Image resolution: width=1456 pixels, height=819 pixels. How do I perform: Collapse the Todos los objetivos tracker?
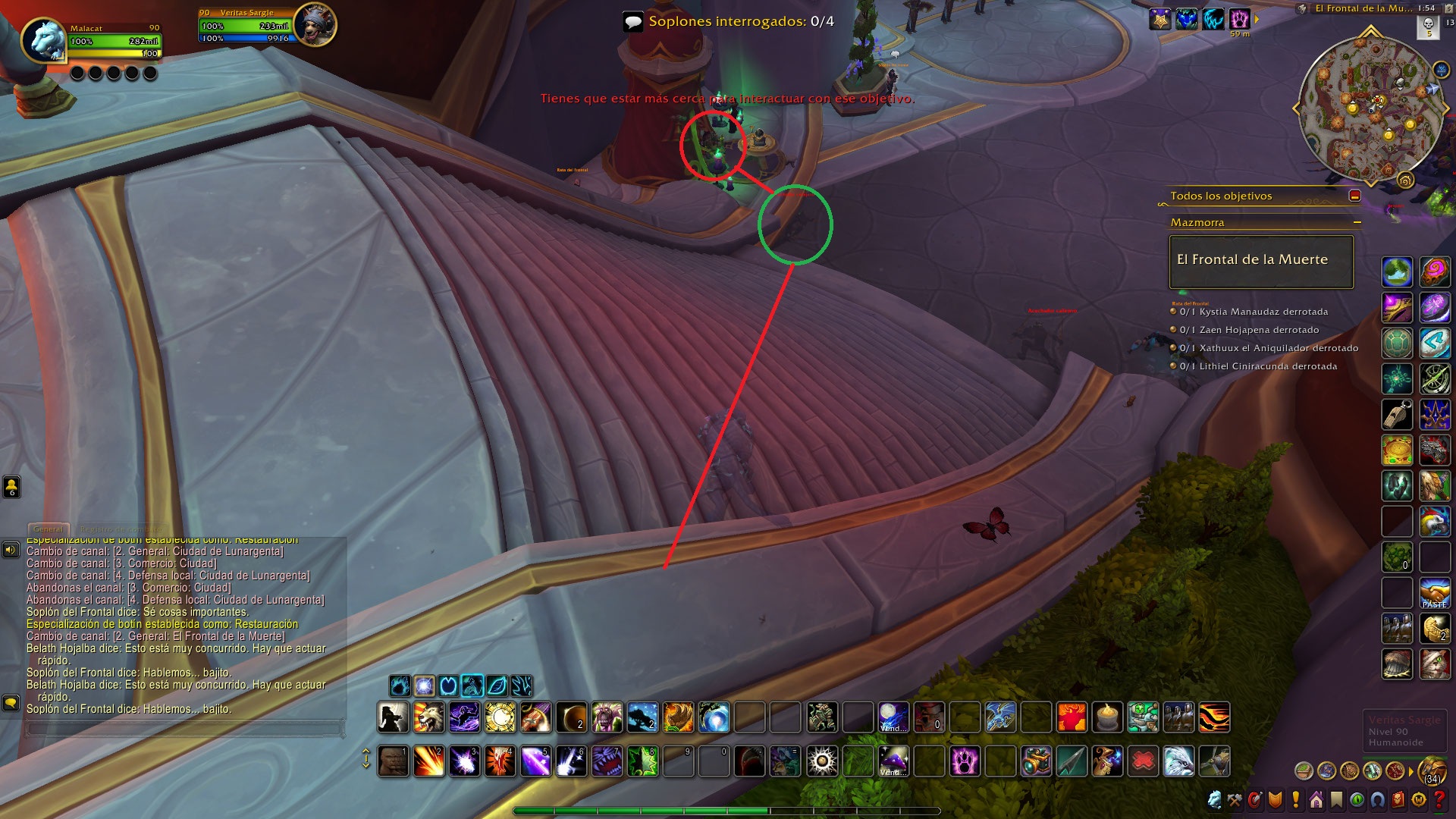(1354, 196)
